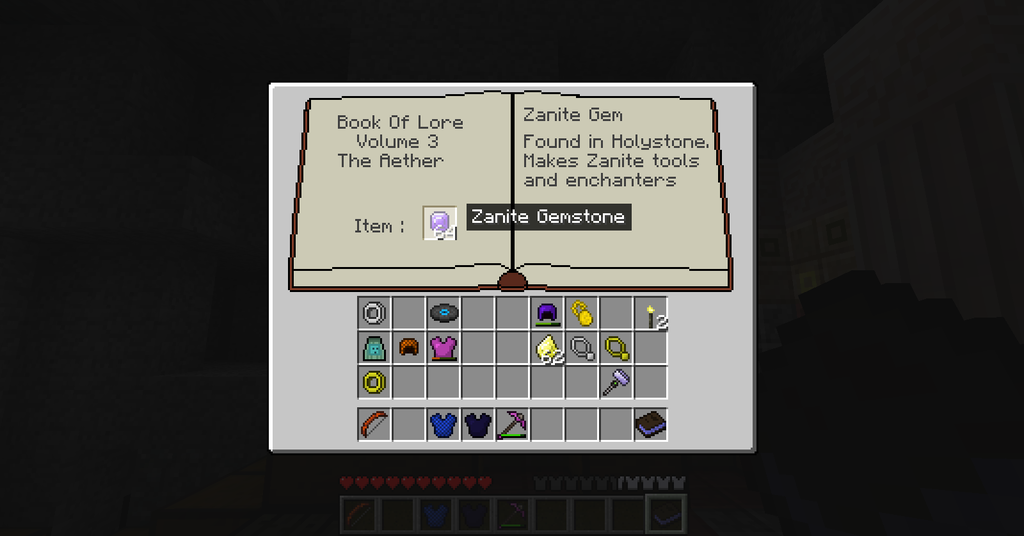Viewport: 1024px width, 536px height.
Task: Select the blue music disc
Action: 443,314
